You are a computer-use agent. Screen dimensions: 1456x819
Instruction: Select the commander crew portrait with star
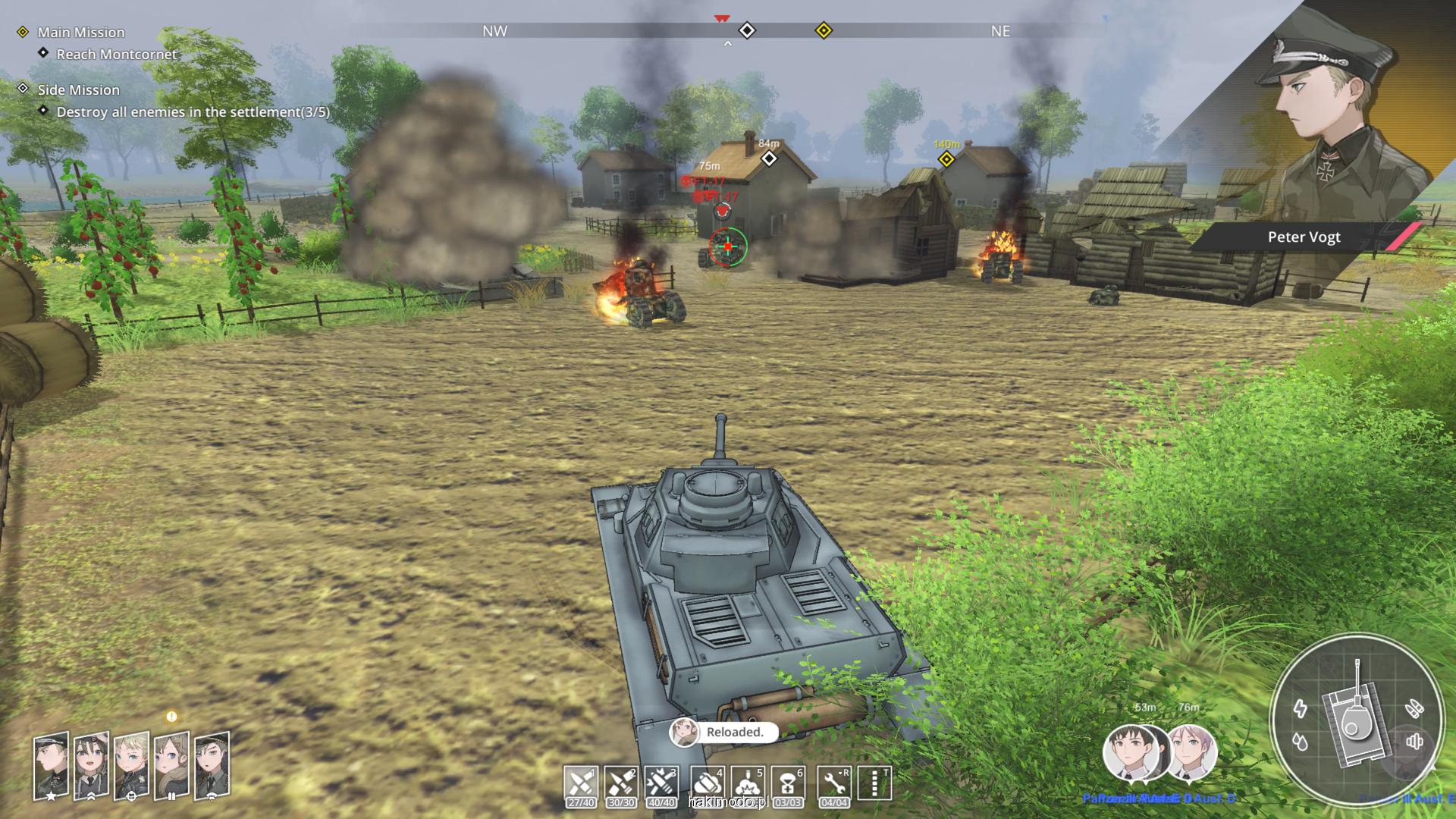point(52,764)
